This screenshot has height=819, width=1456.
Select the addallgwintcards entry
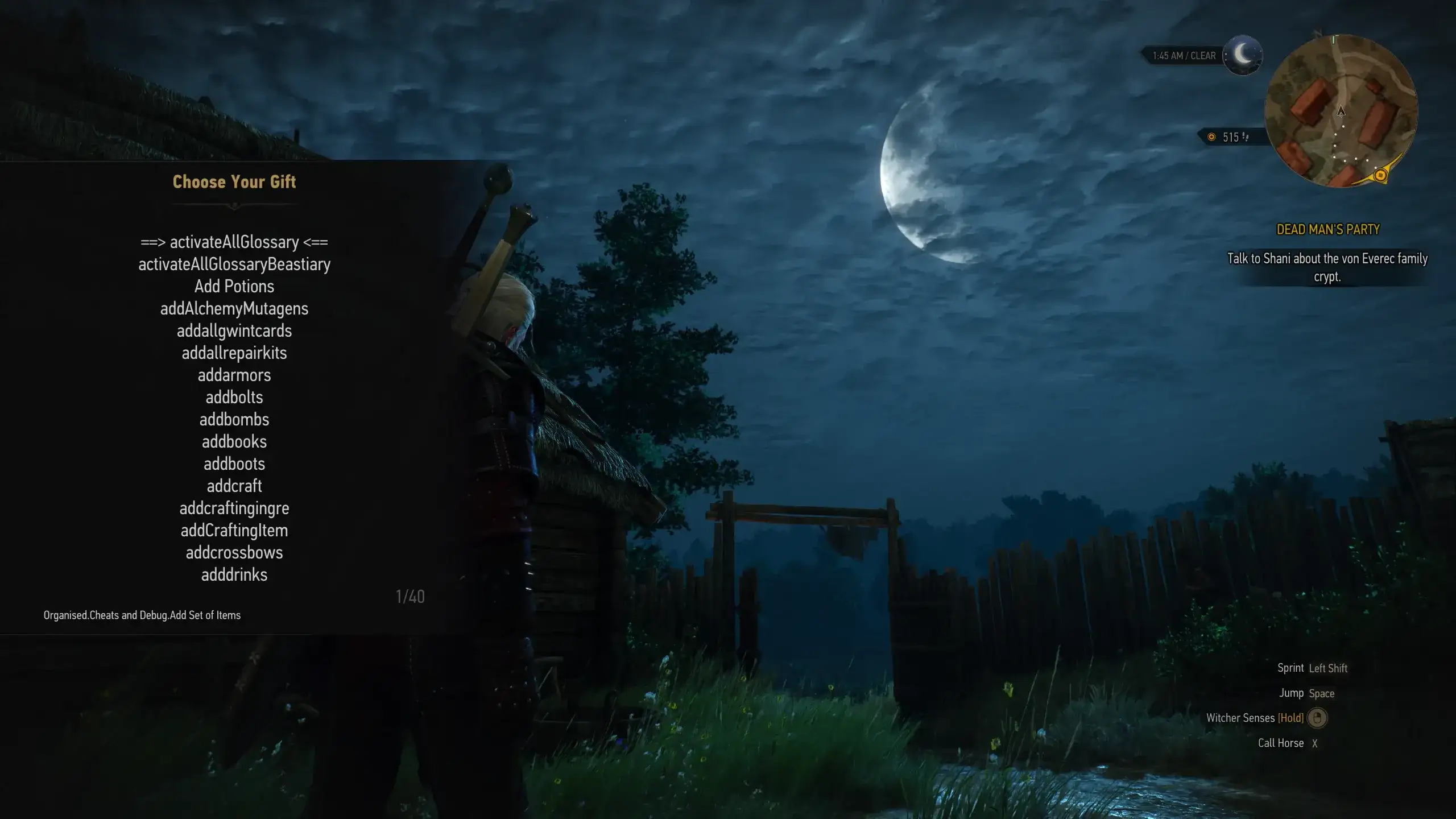234,330
